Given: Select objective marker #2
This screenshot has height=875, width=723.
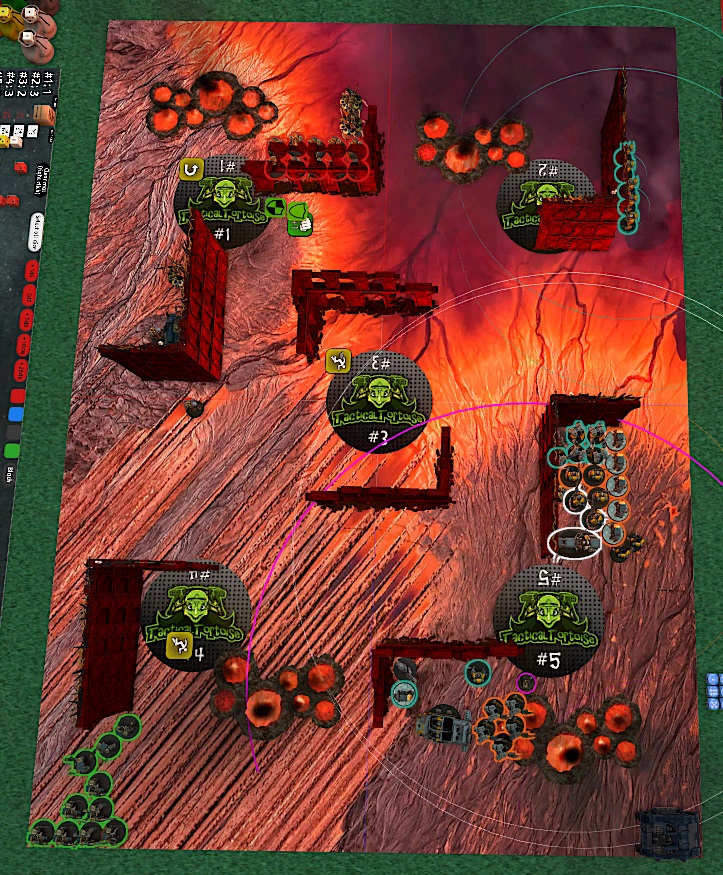Looking at the screenshot, I should 546,202.
